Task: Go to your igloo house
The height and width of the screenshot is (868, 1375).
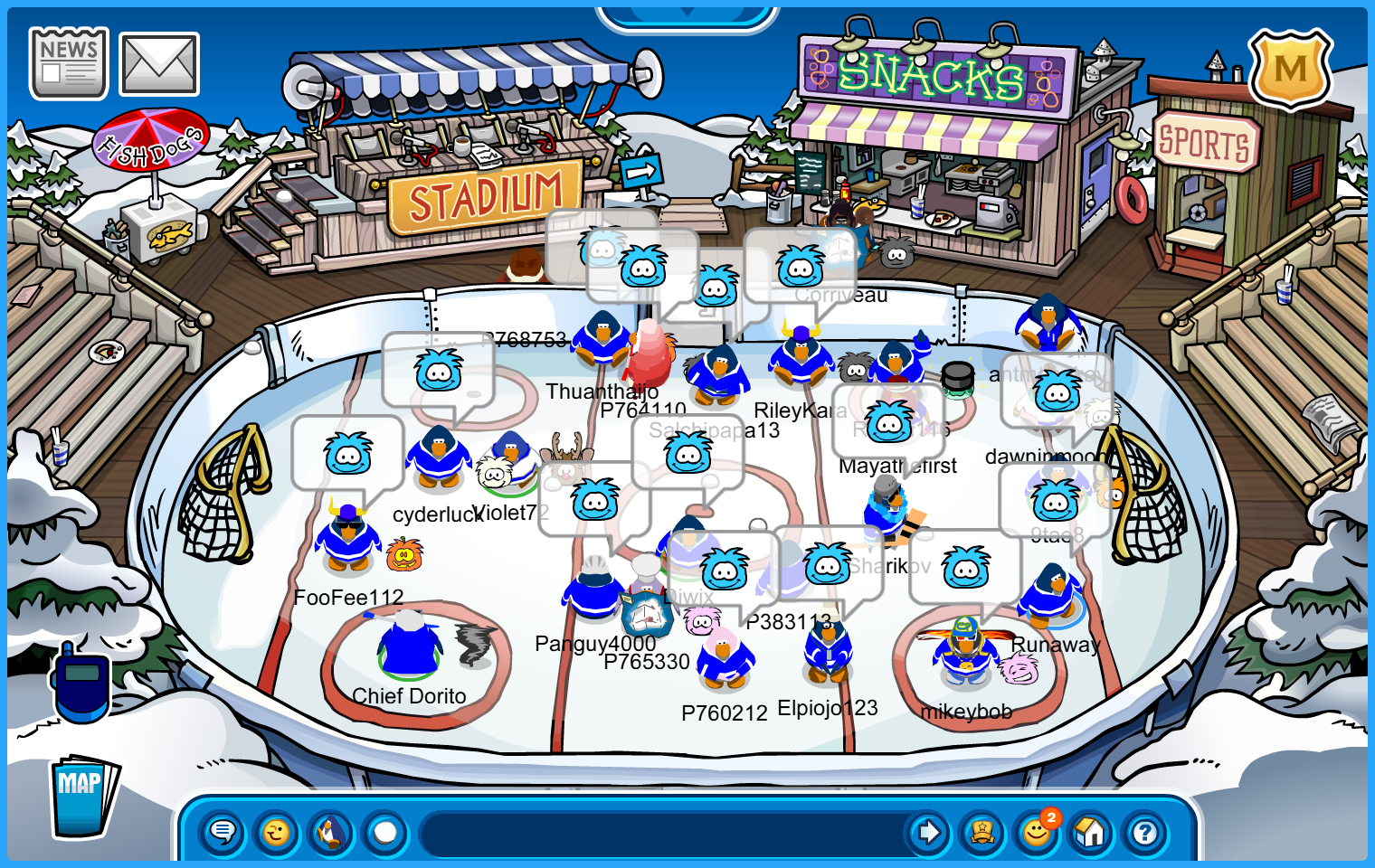Action: 1091,832
